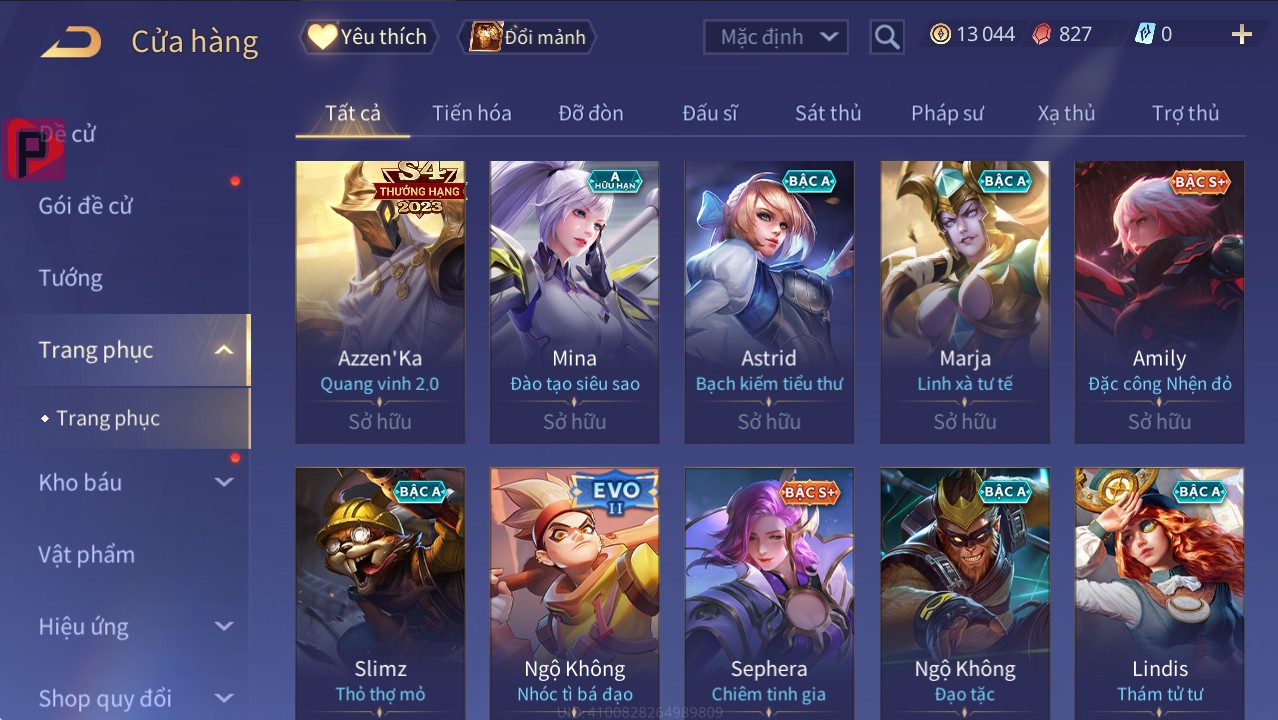Switch to the Tiến hóa tab

[x=471, y=113]
